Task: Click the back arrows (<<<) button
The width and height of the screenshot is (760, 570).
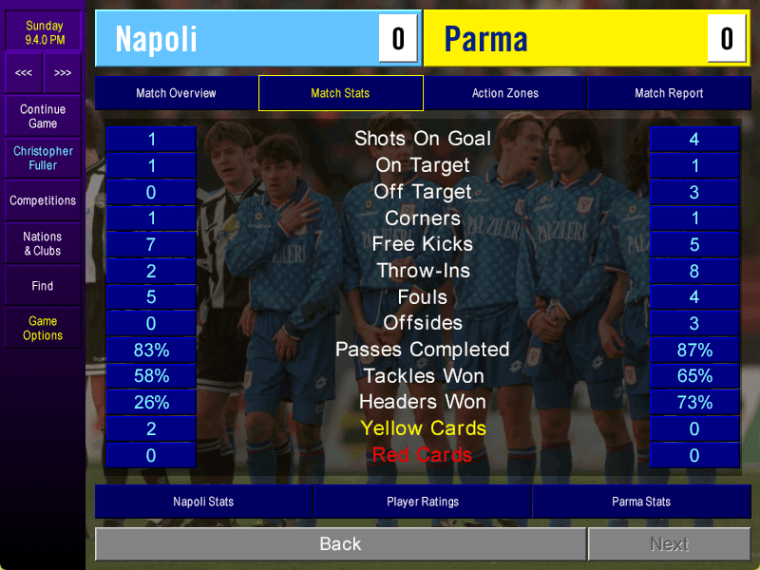Action: [x=23, y=73]
